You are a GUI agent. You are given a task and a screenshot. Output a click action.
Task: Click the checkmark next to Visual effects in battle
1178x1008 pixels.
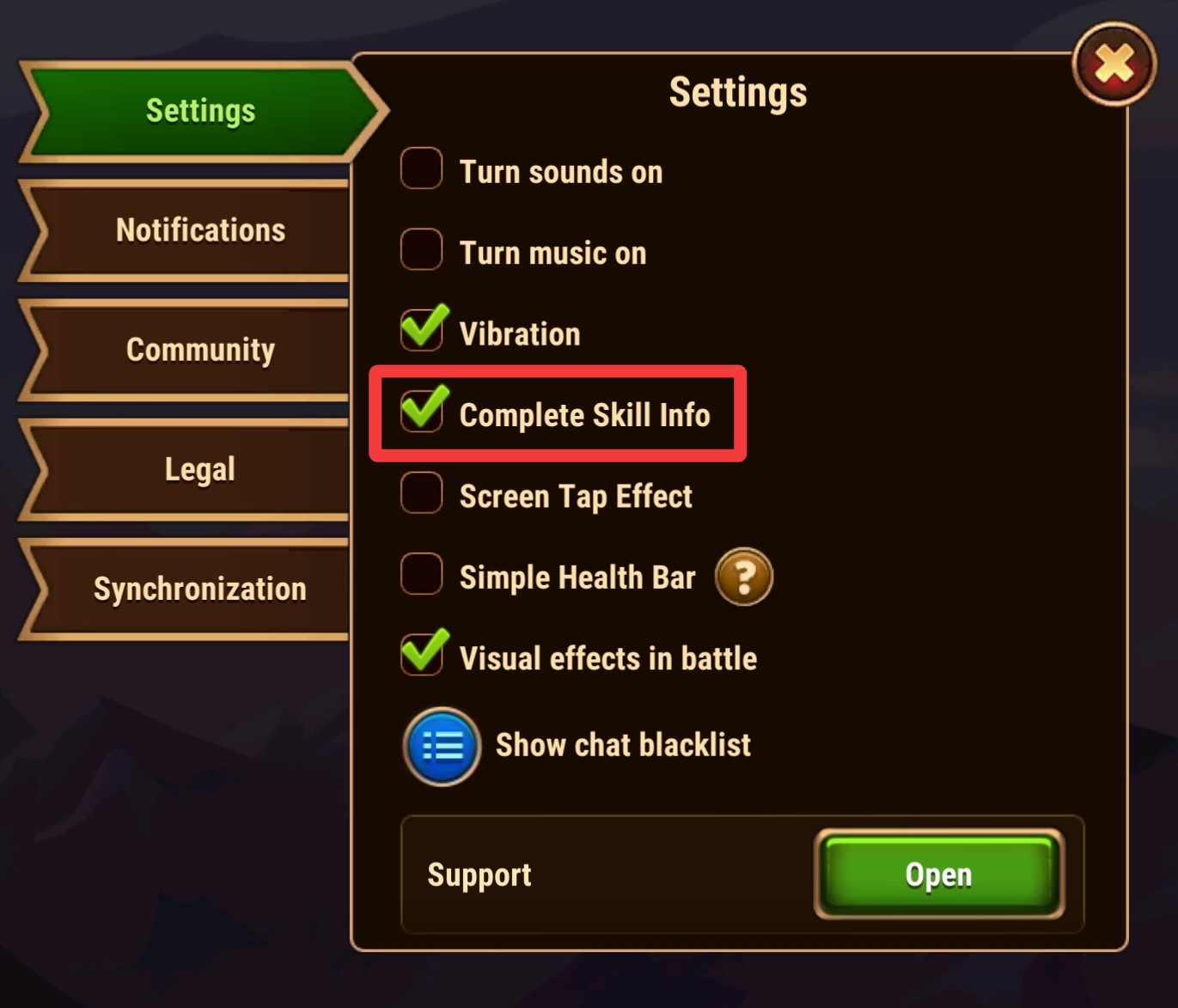pos(422,653)
